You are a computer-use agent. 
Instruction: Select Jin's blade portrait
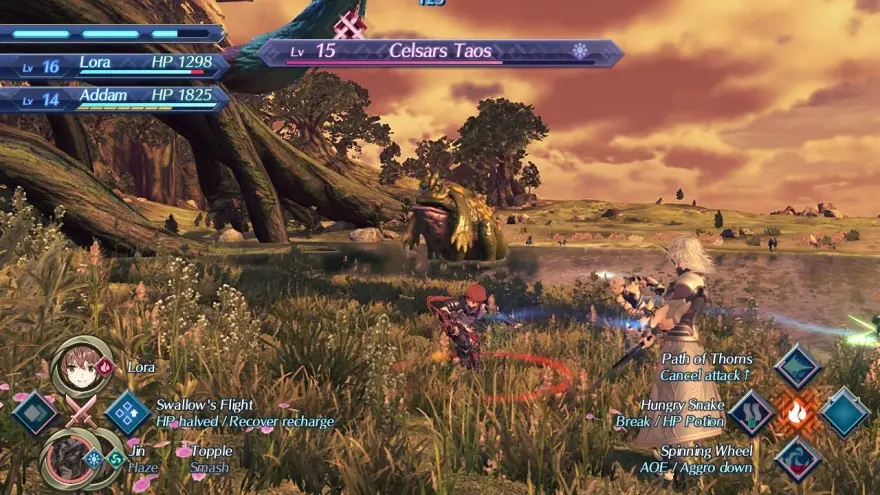coord(68,459)
